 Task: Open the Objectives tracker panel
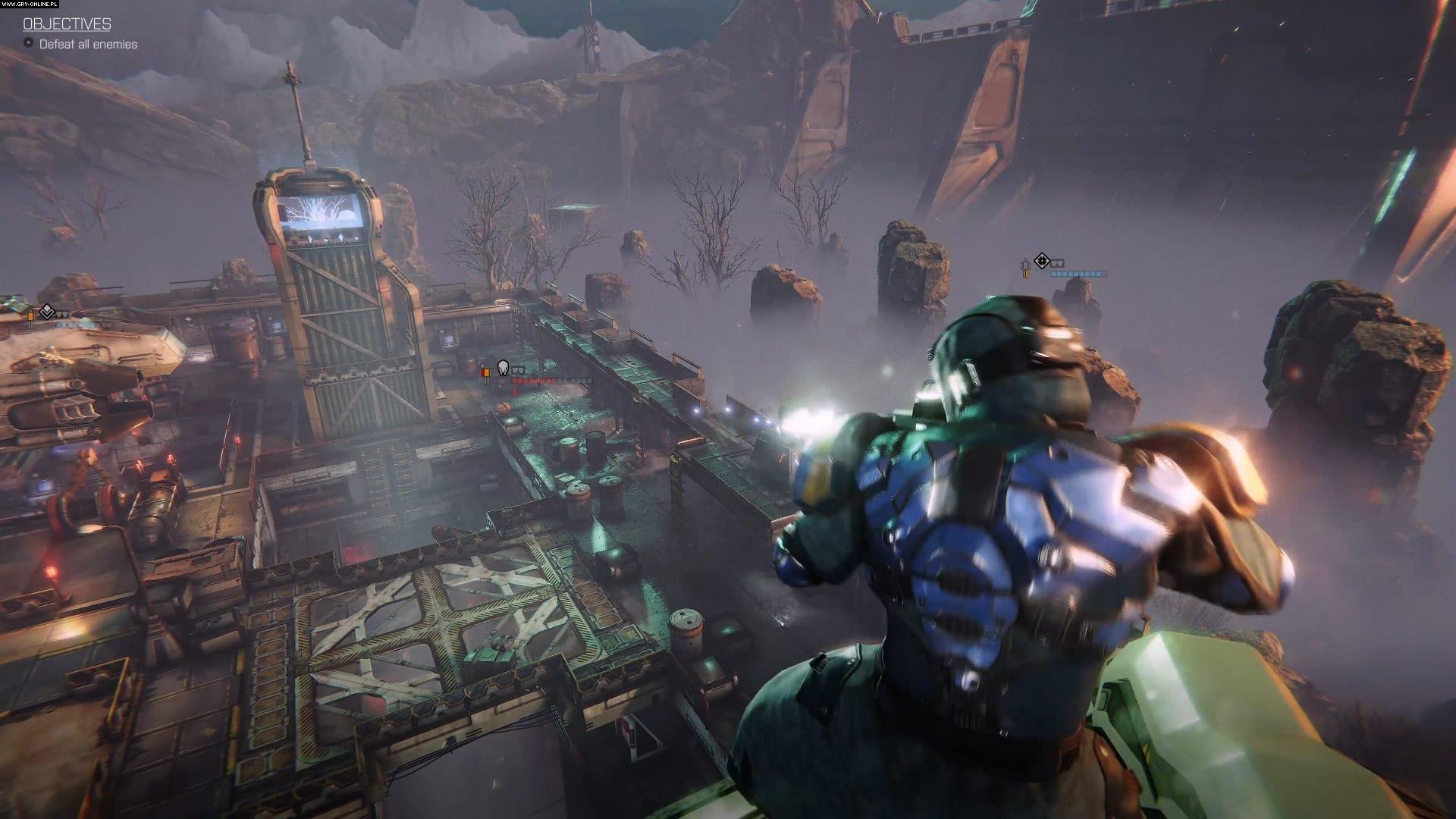67,24
